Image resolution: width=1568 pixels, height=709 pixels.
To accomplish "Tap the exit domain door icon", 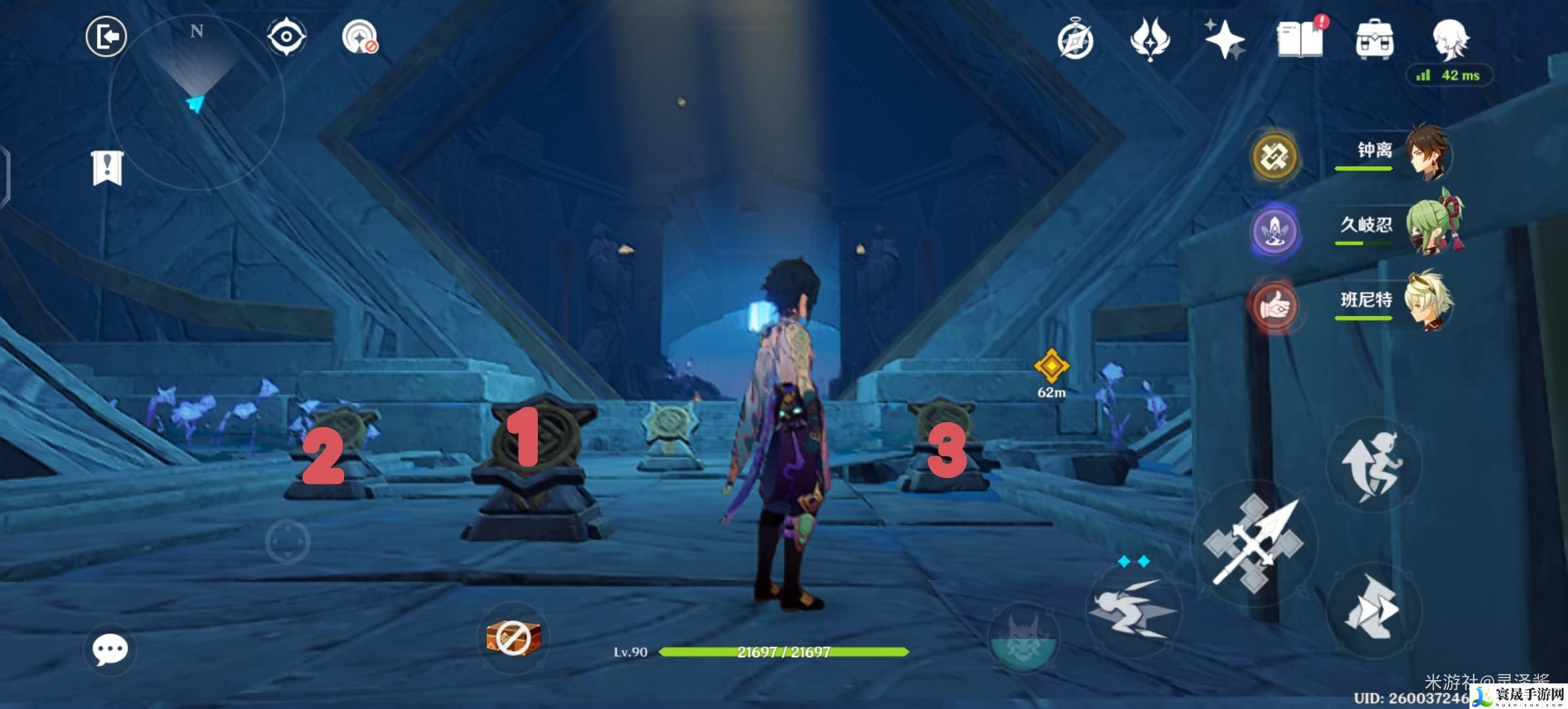I will [106, 37].
